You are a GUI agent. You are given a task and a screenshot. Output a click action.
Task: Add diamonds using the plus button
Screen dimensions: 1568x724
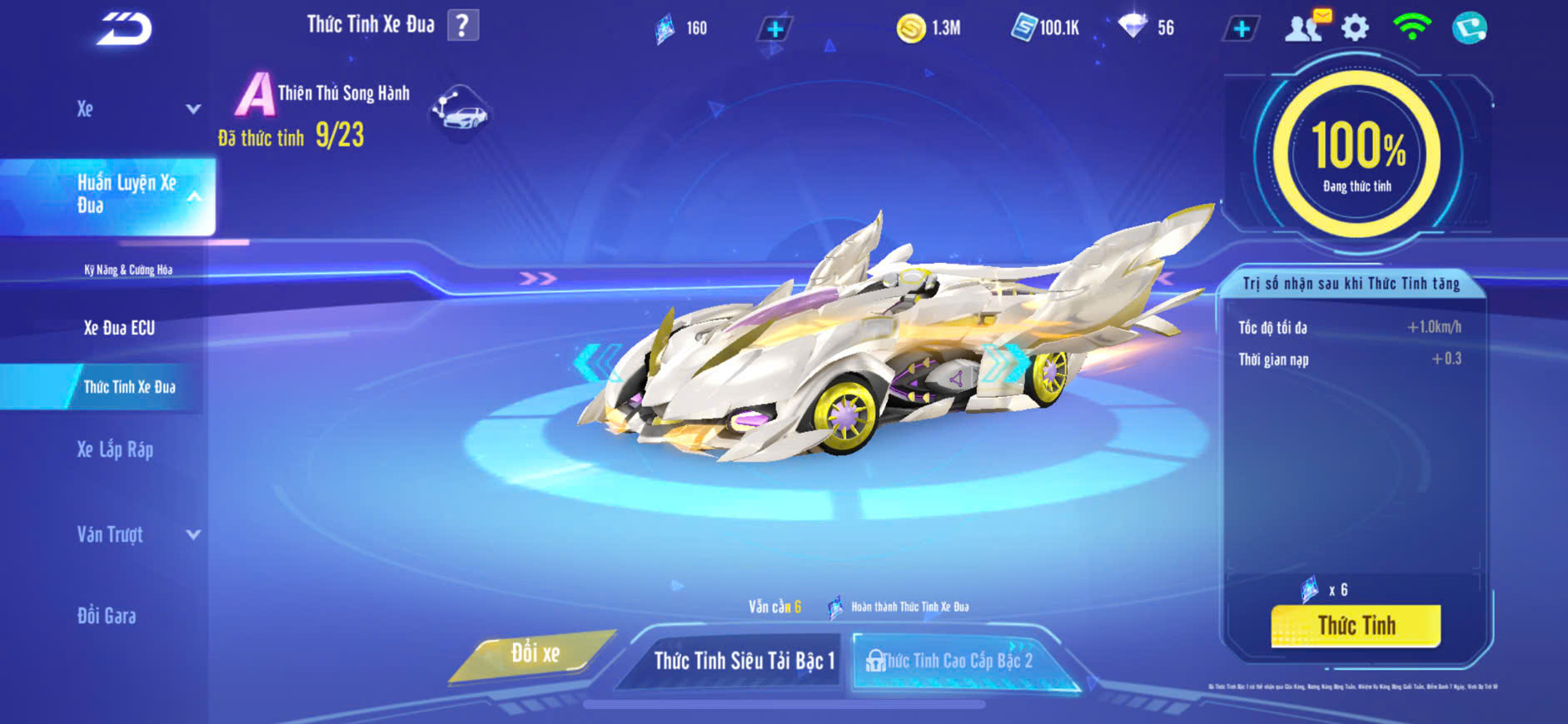pos(1241,29)
